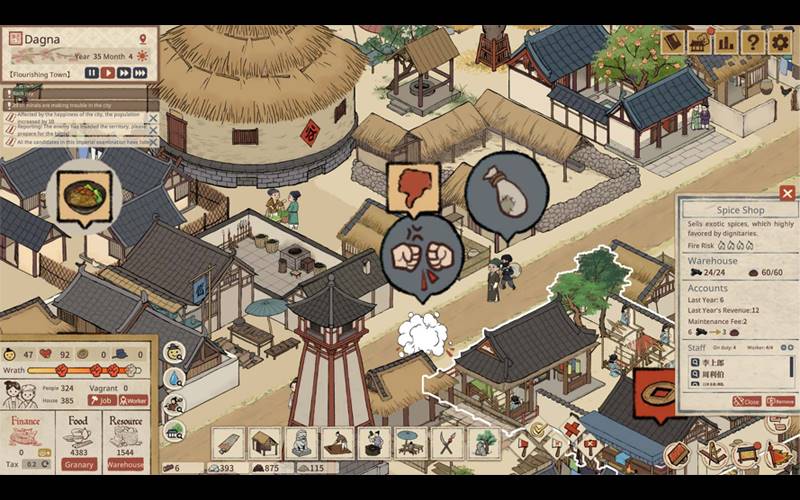The height and width of the screenshot is (500, 800).
Task: Open the Warehouse
Action: (126, 464)
